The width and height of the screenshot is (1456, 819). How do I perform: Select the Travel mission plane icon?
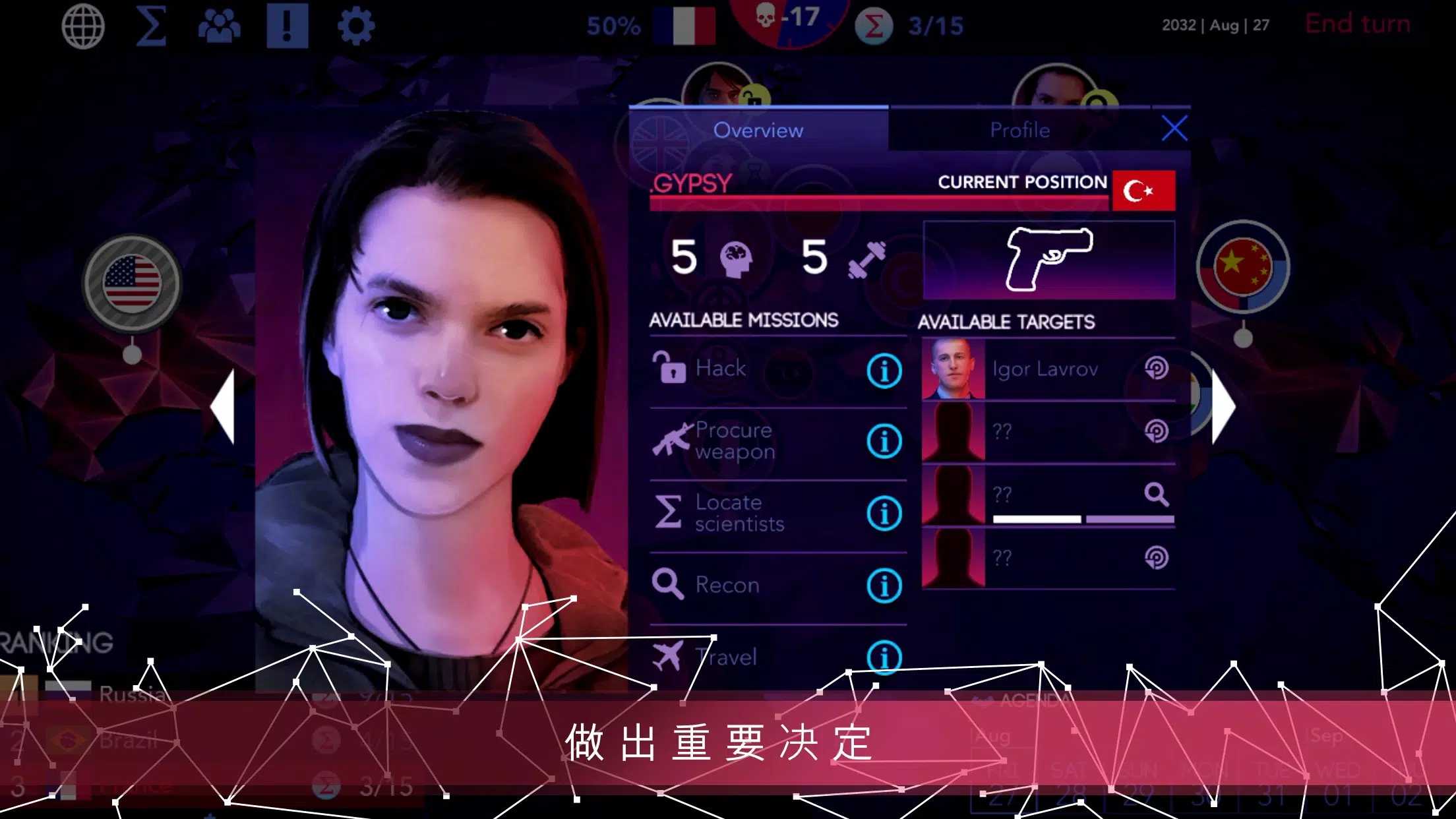point(671,656)
